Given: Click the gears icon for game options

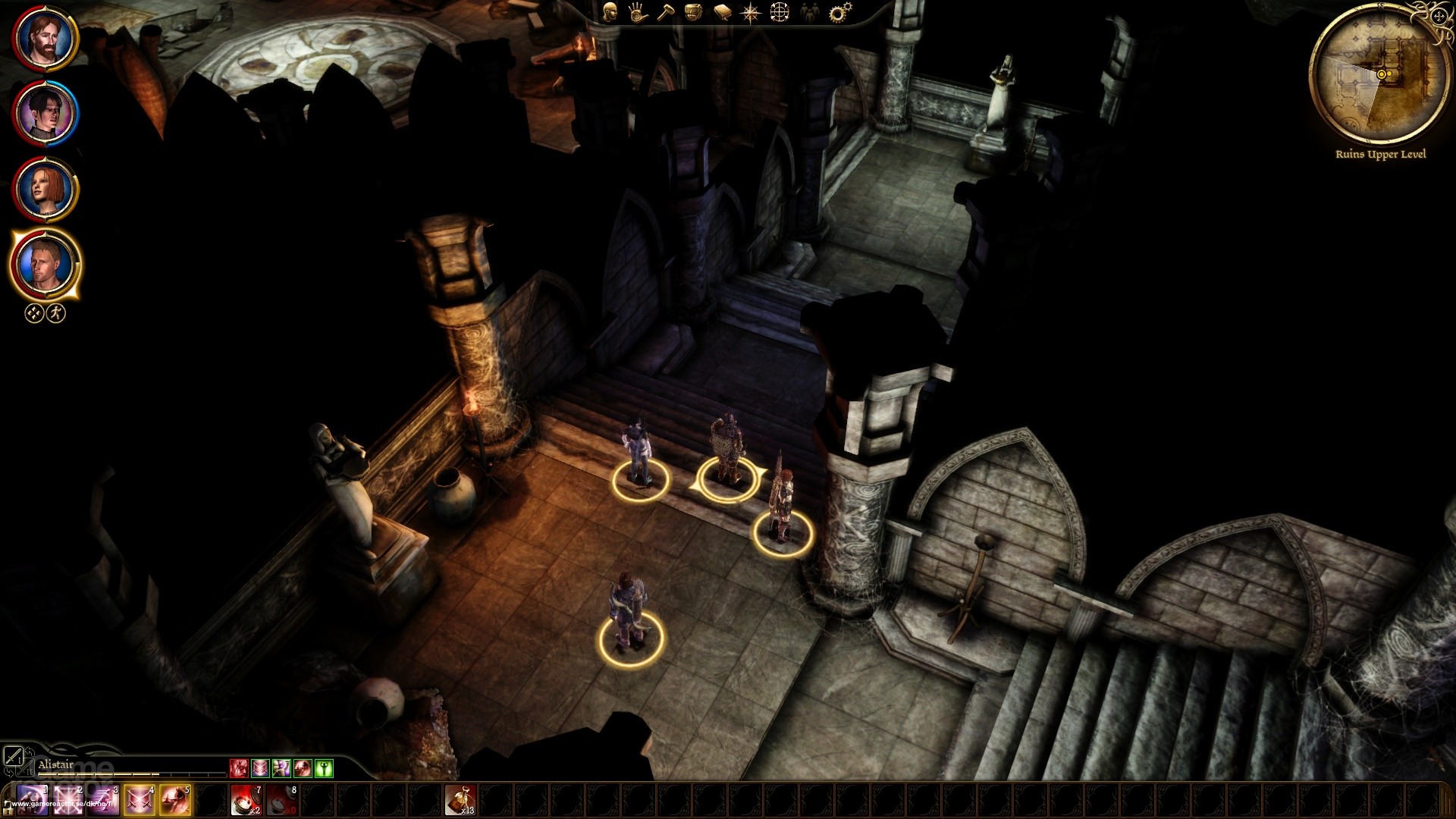Looking at the screenshot, I should 839,12.
